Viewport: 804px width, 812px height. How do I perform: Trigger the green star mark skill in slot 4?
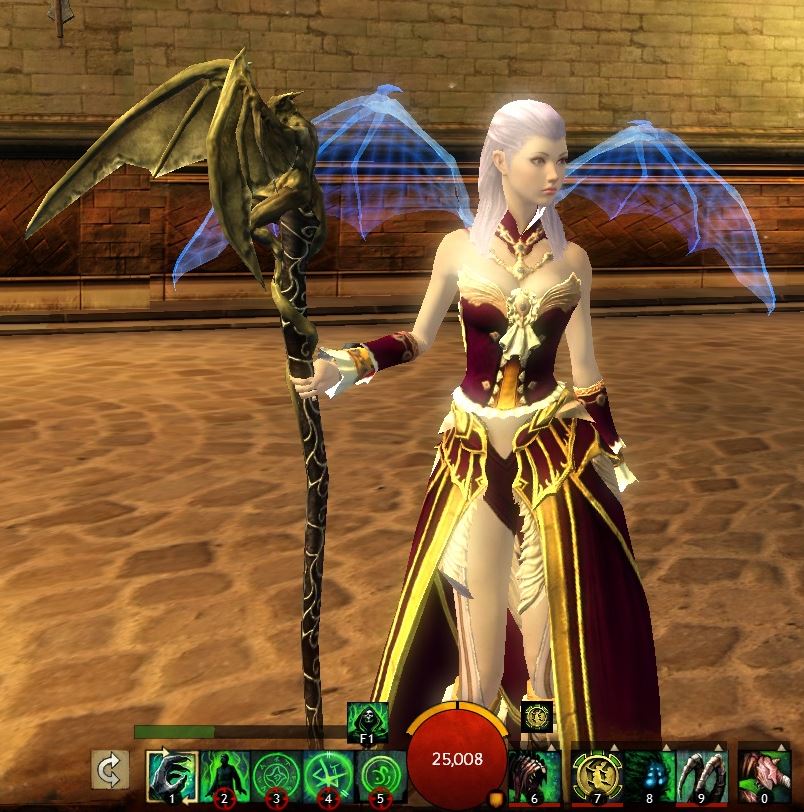[327, 776]
